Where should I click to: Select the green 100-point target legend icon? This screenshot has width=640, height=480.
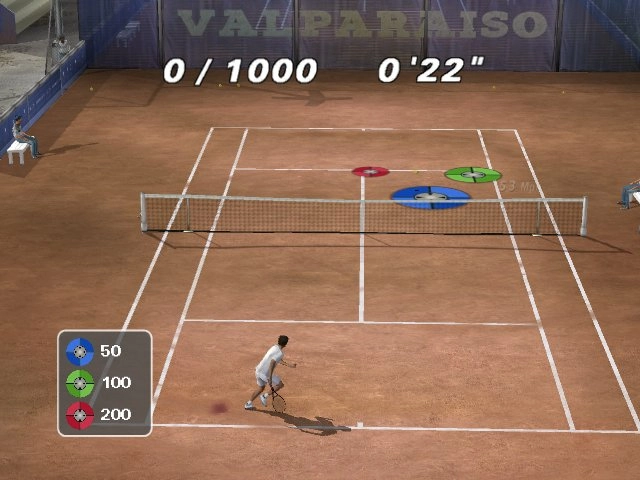(80, 382)
